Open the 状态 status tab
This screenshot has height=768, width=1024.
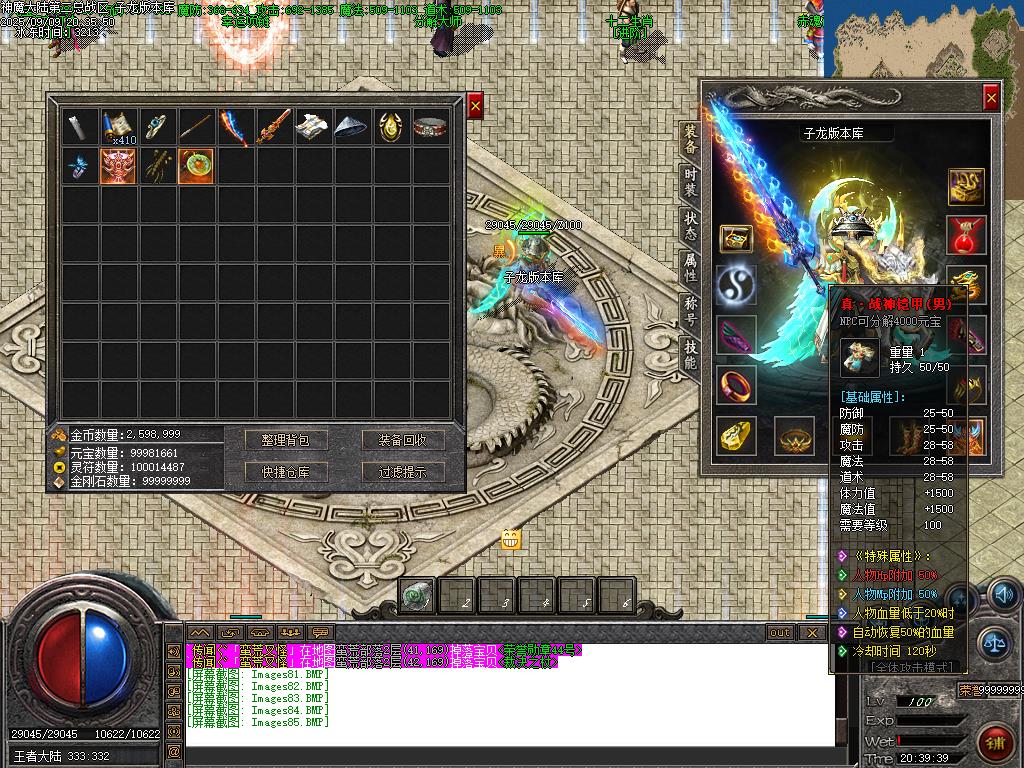(691, 225)
